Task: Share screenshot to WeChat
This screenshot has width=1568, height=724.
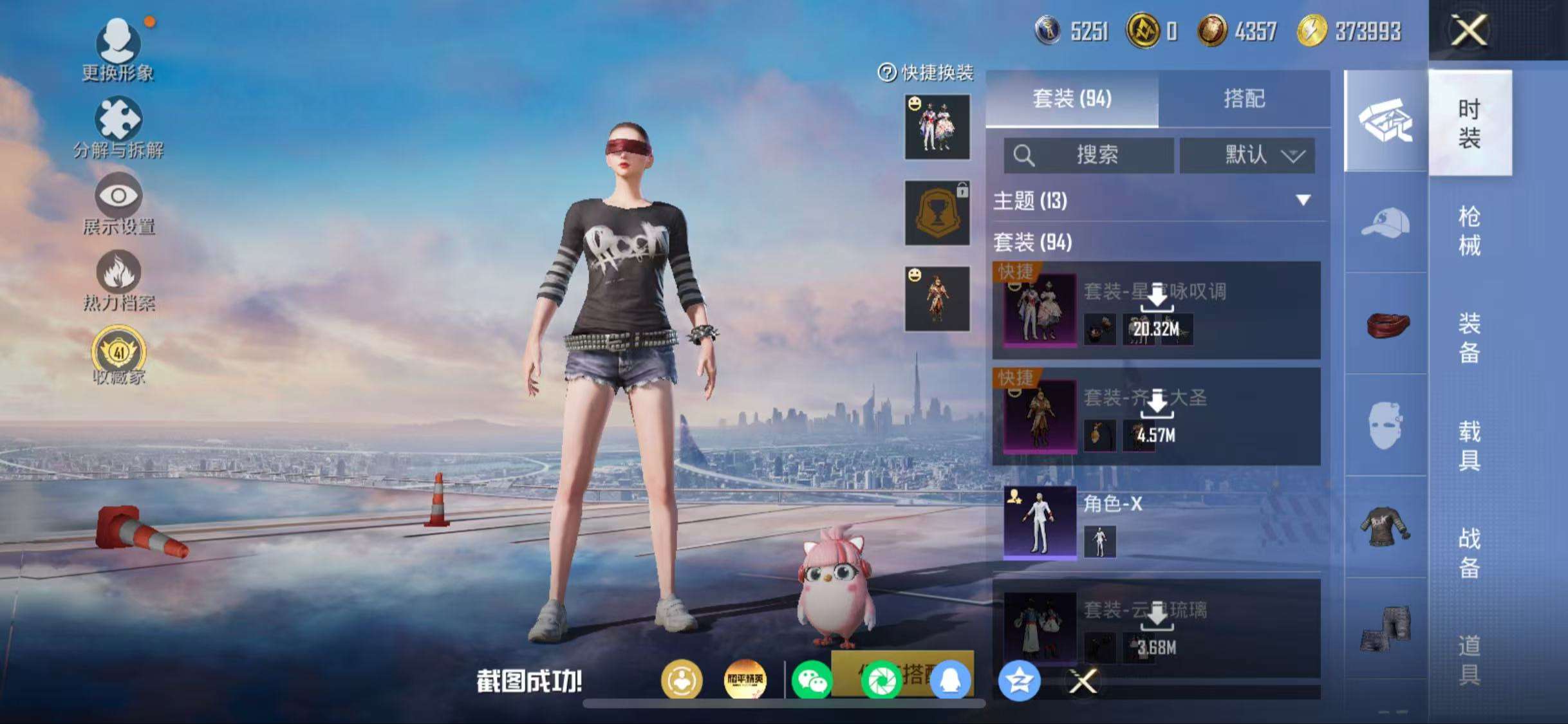Action: 812,681
